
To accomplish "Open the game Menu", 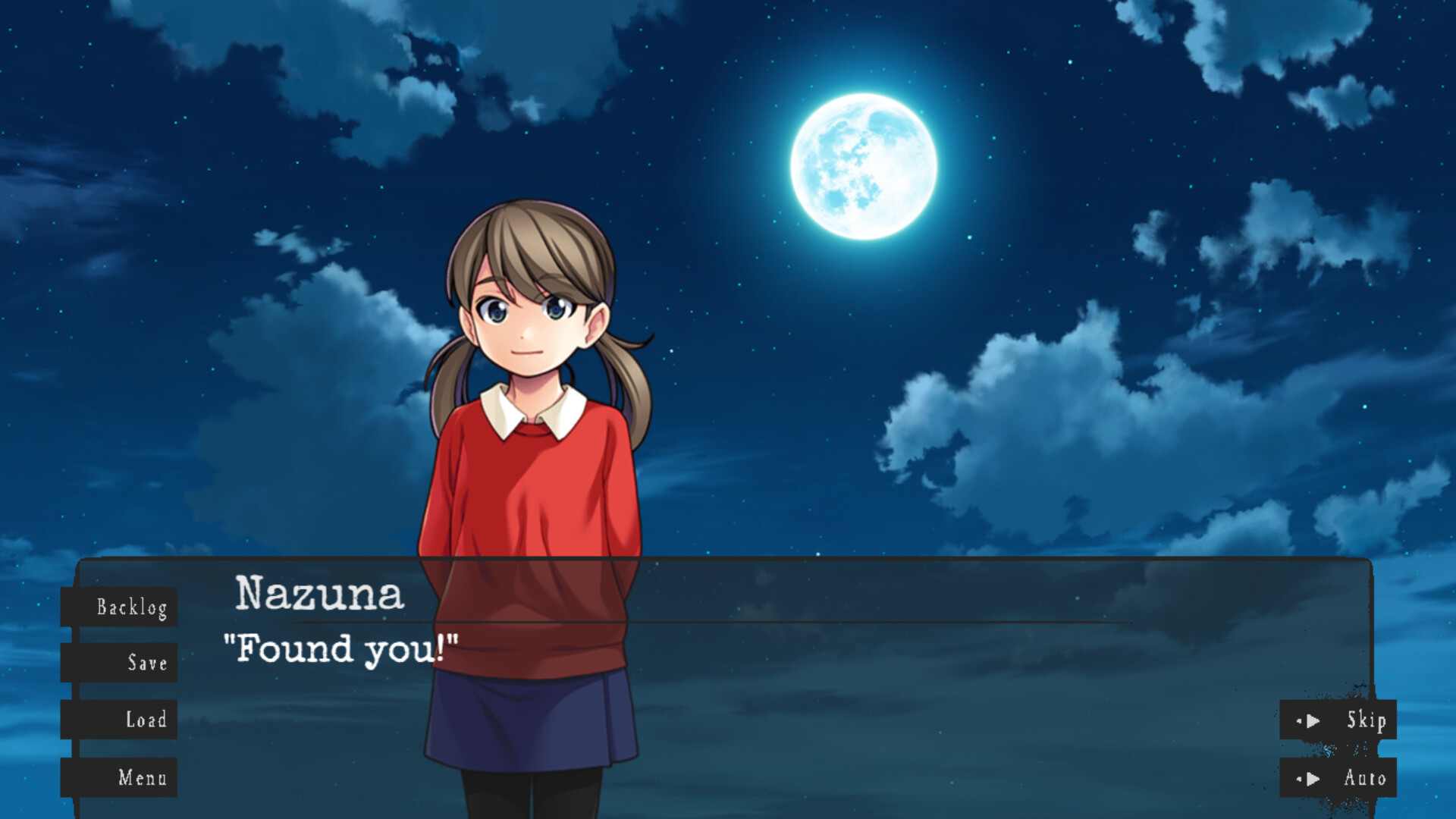I will click(143, 778).
